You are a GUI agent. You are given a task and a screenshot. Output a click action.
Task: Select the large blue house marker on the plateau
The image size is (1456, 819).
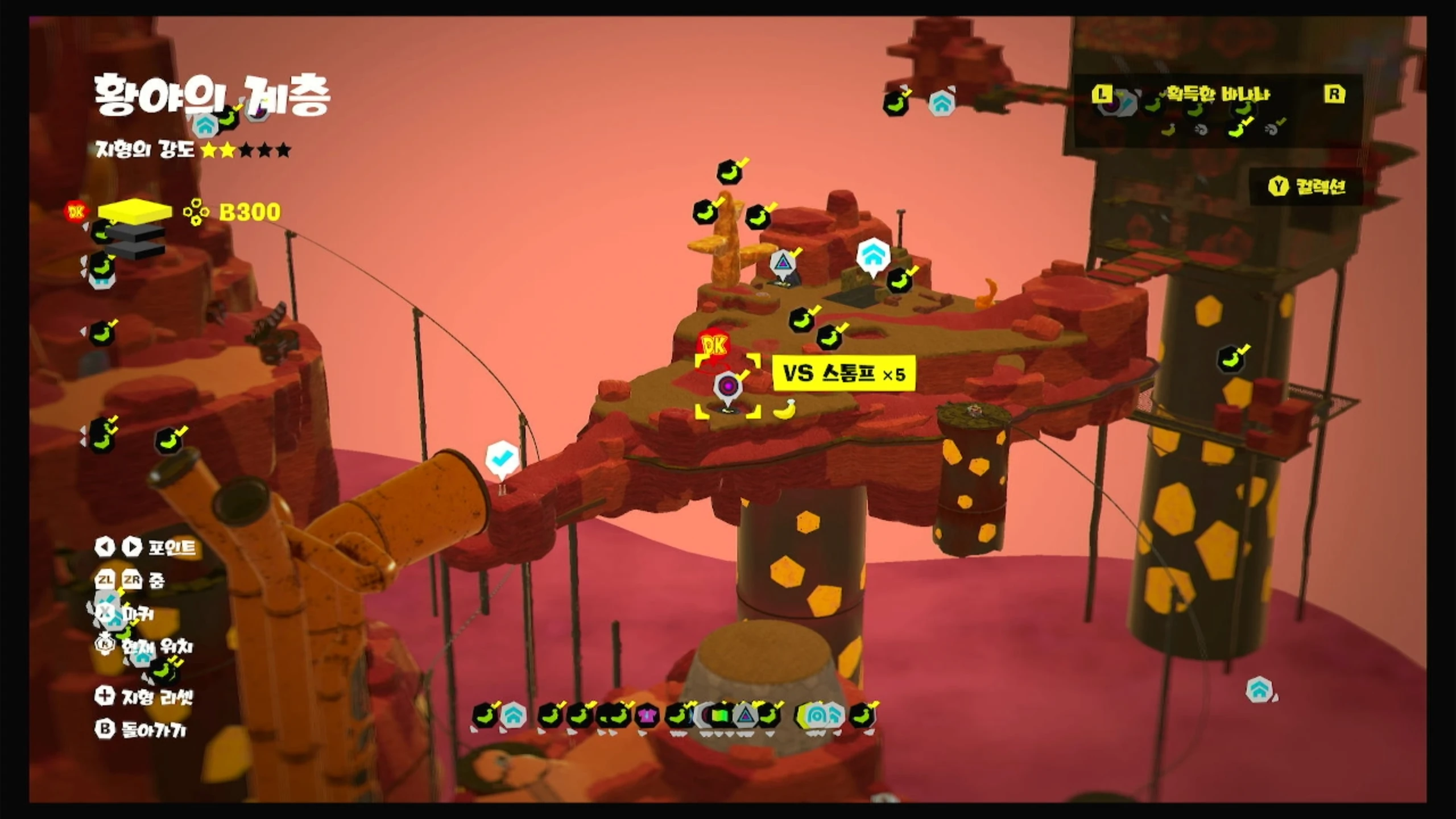point(873,255)
